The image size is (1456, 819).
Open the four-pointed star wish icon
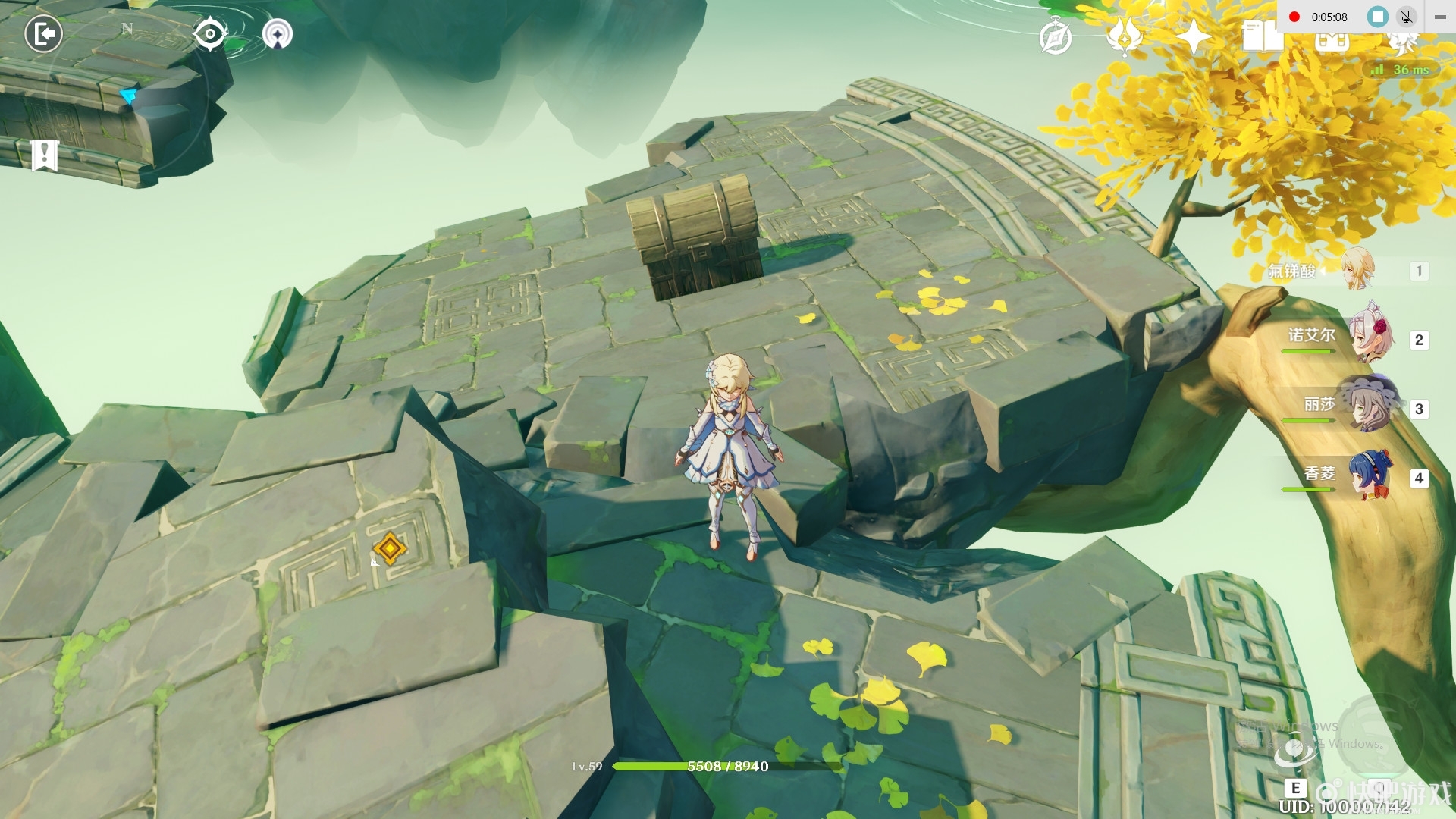pyautogui.click(x=1193, y=36)
